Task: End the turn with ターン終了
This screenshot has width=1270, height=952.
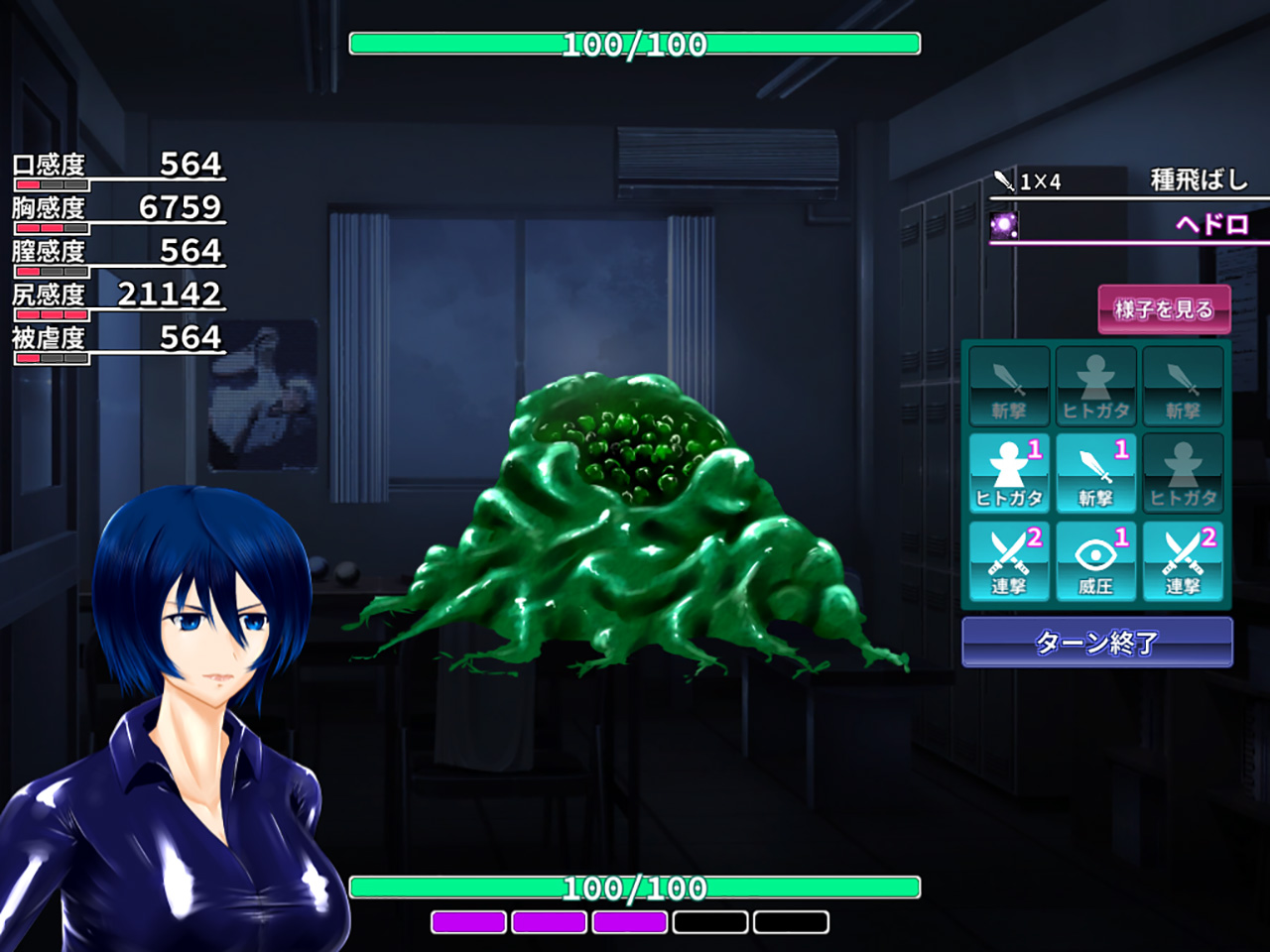Action: tap(1096, 643)
